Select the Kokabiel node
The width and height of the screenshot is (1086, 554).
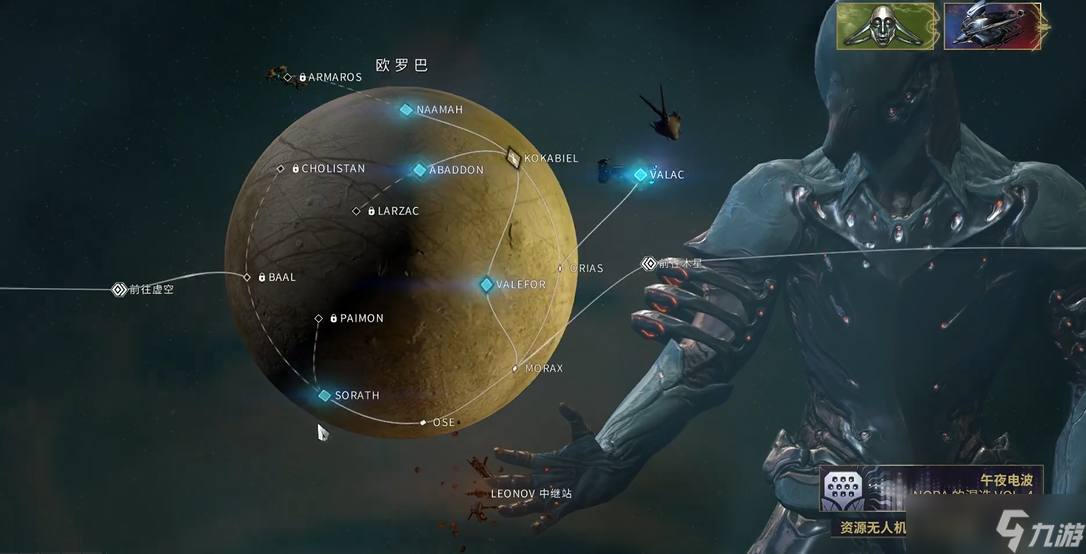coord(514,158)
